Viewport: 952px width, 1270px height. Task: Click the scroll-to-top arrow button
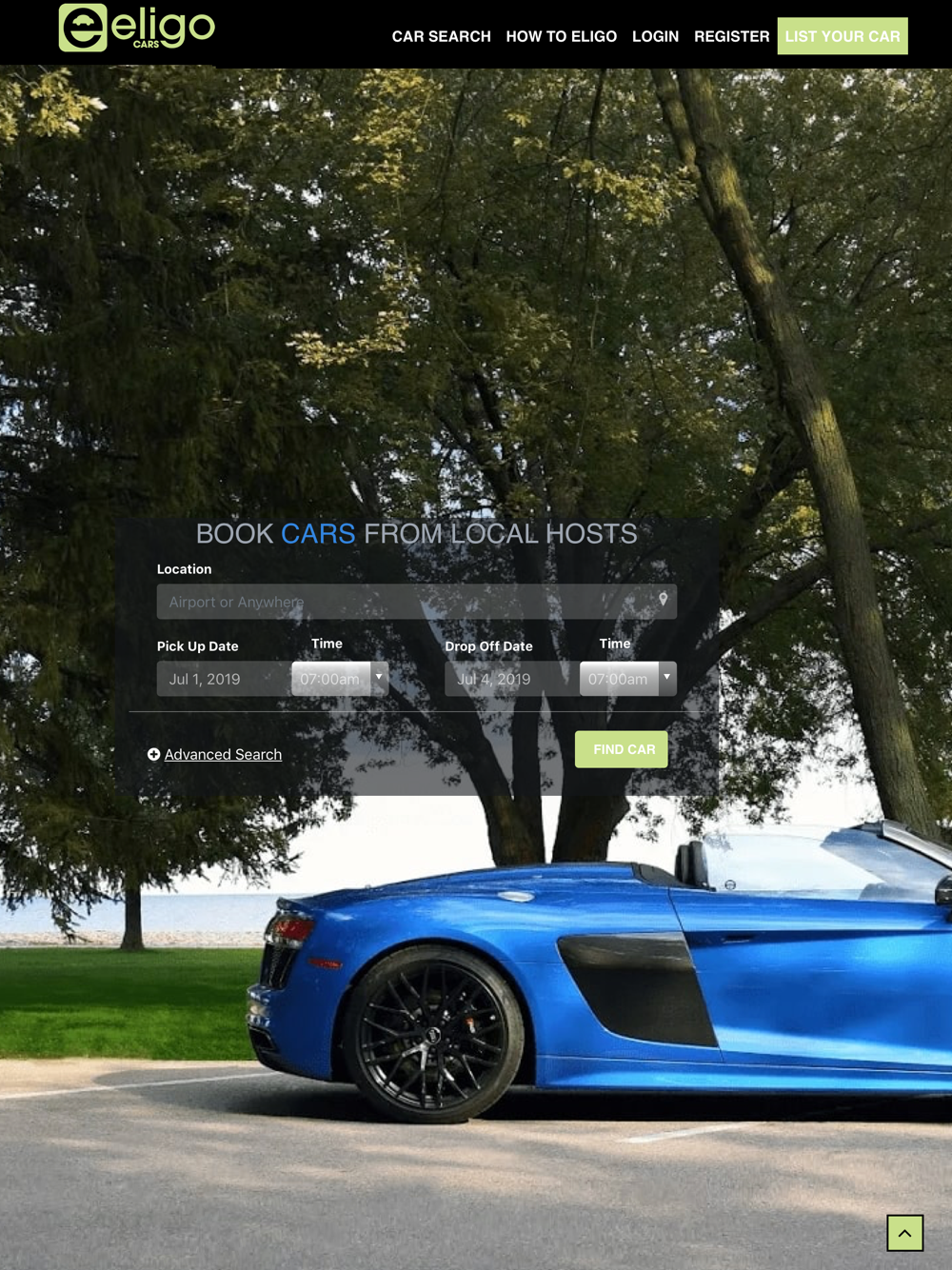pyautogui.click(x=904, y=1233)
